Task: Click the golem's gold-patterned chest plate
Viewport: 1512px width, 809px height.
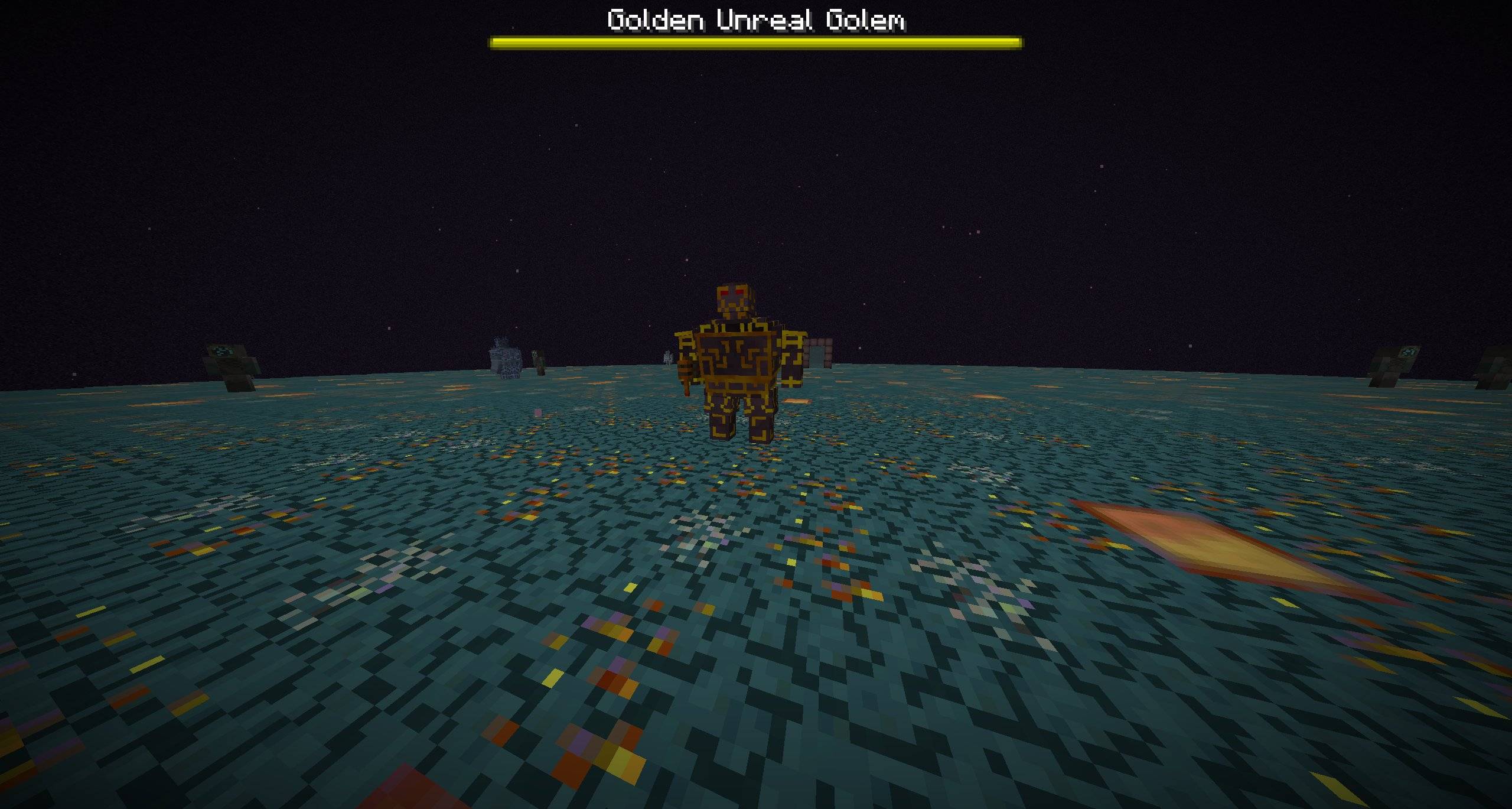Action: 735,356
